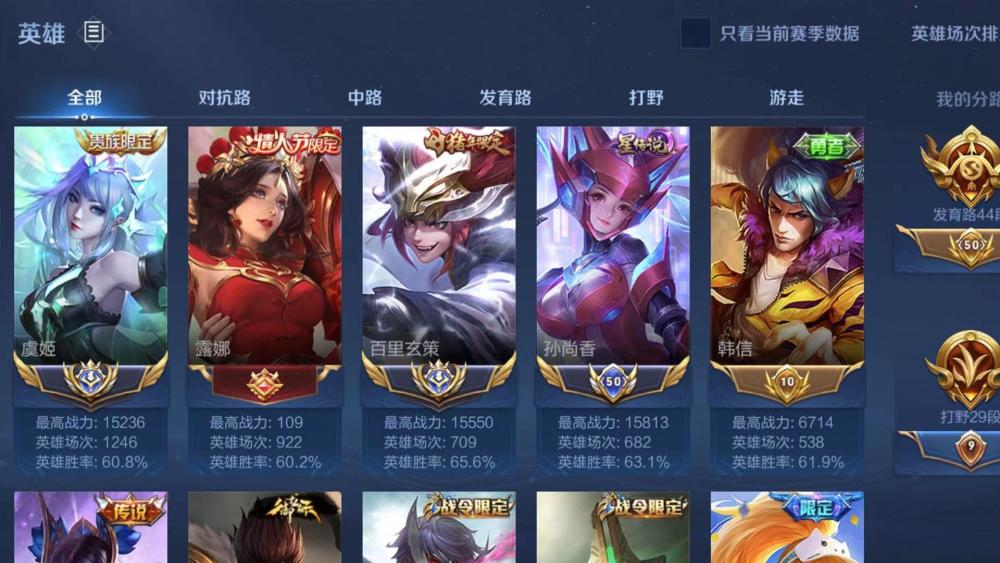The width and height of the screenshot is (1000, 563).
Task: Open the 中路 hero category
Action: coord(365,98)
